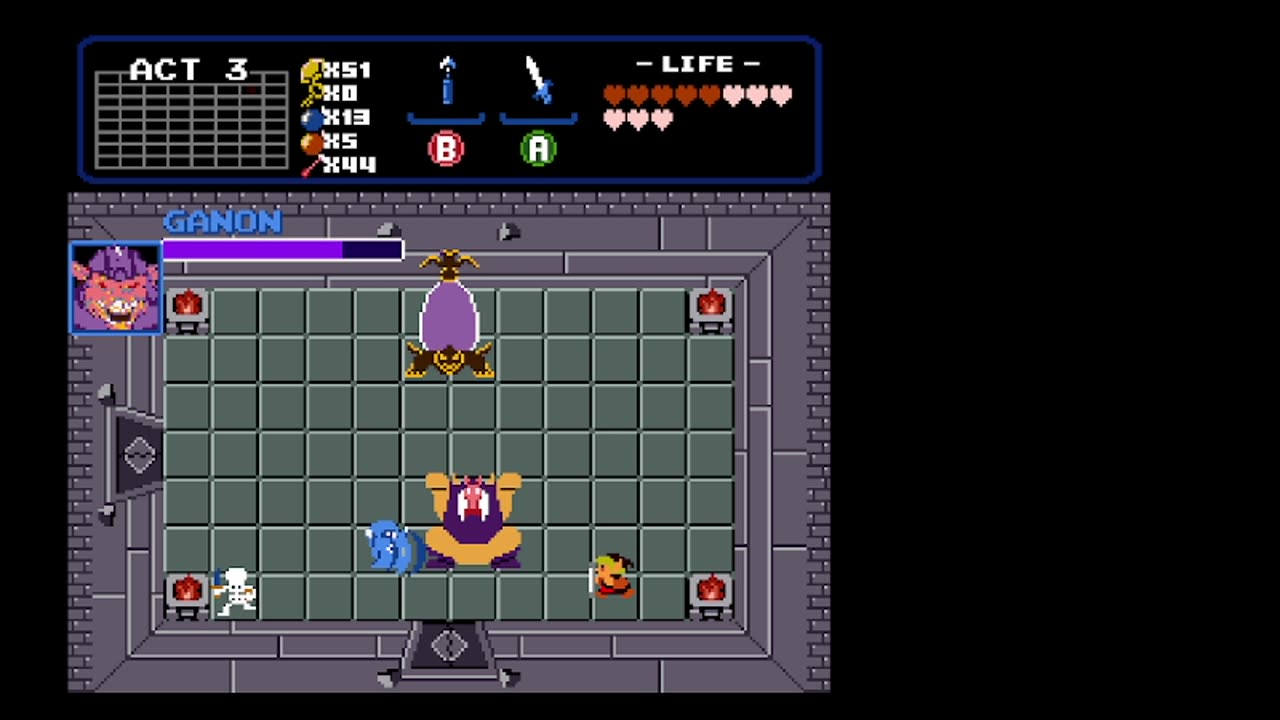This screenshot has width=1280, height=720.
Task: Click the red B button badge
Action: pos(446,150)
